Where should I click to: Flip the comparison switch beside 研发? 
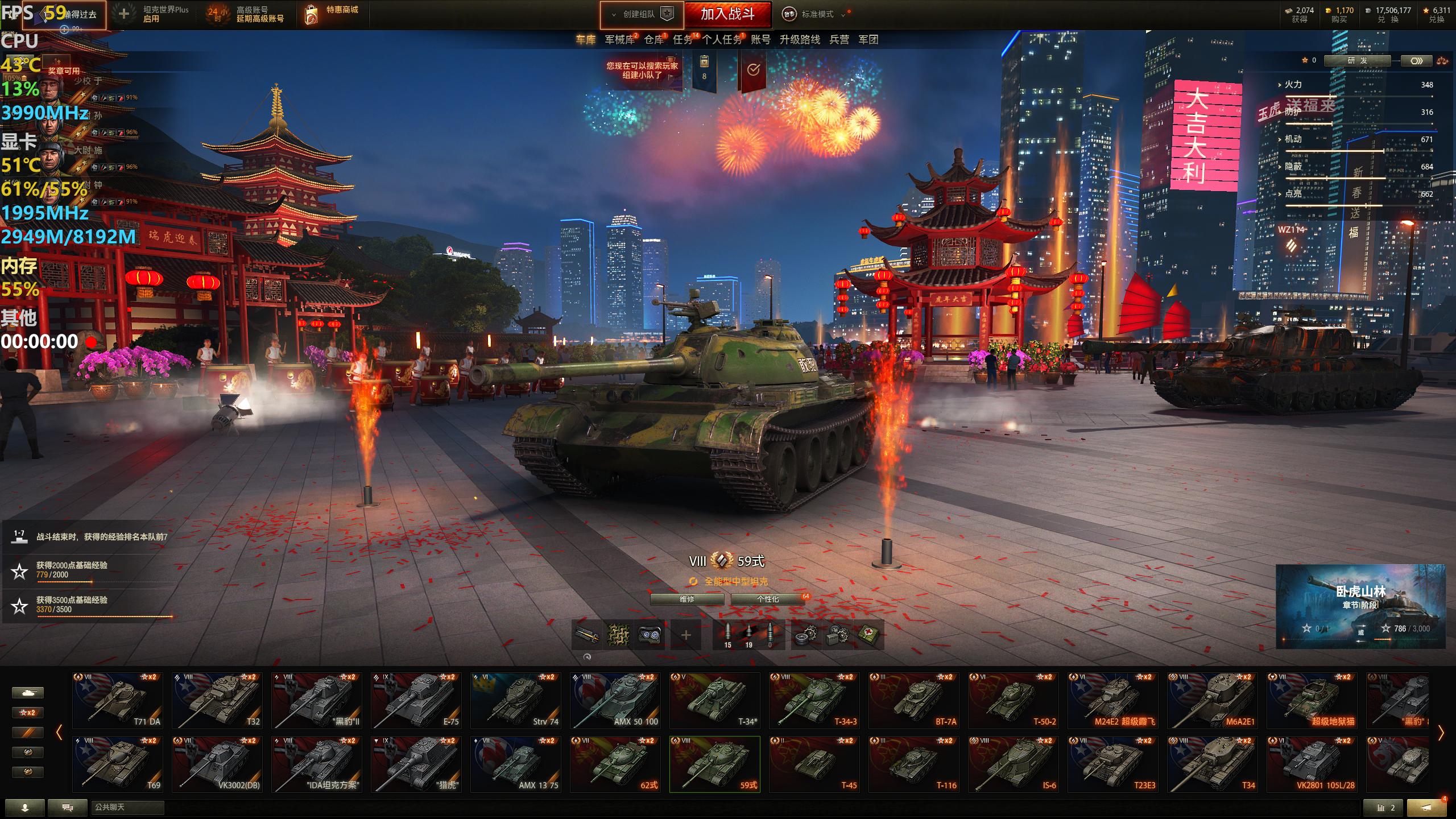click(1417, 60)
